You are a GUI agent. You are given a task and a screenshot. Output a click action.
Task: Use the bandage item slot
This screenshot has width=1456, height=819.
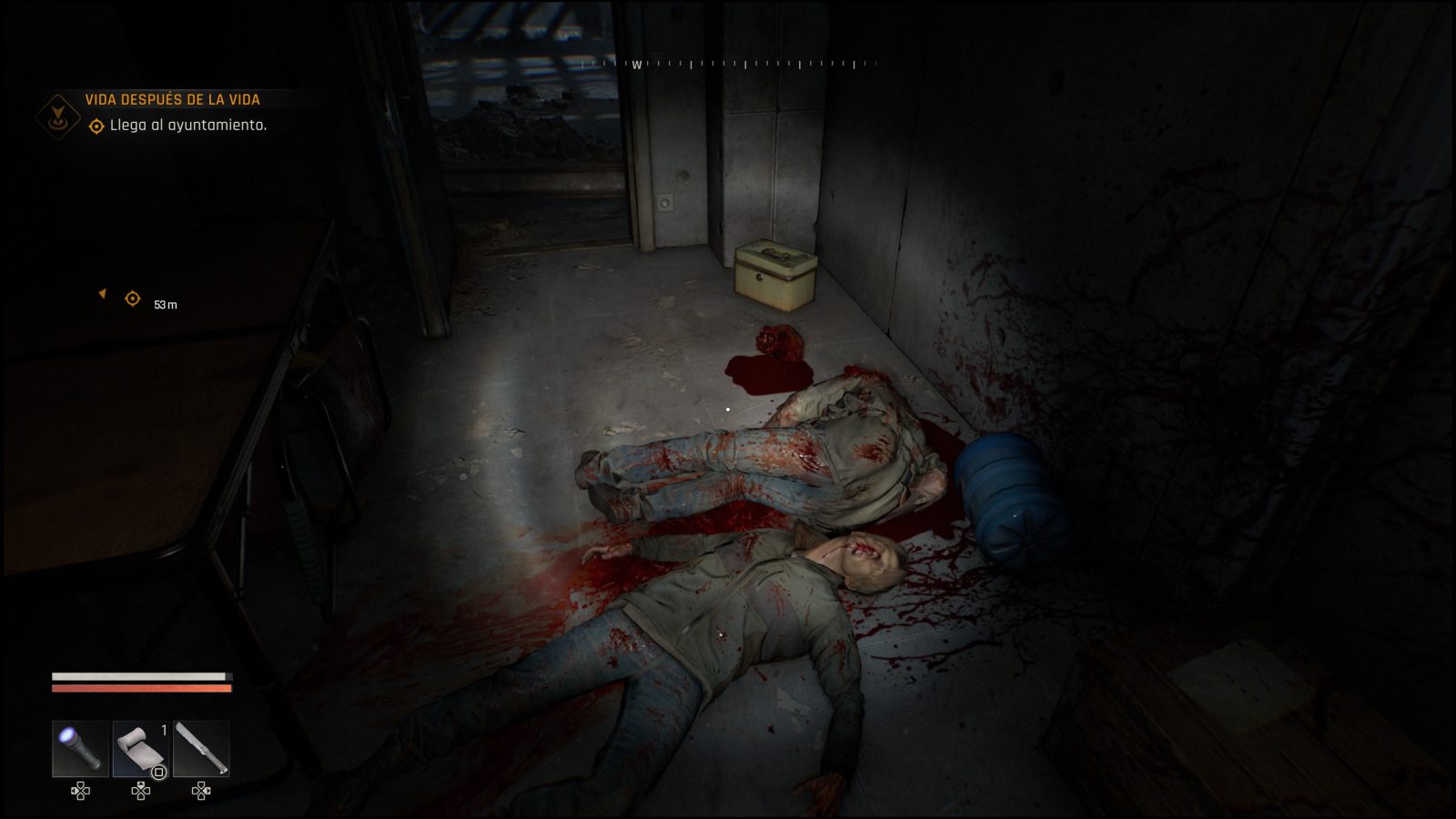pyautogui.click(x=140, y=749)
